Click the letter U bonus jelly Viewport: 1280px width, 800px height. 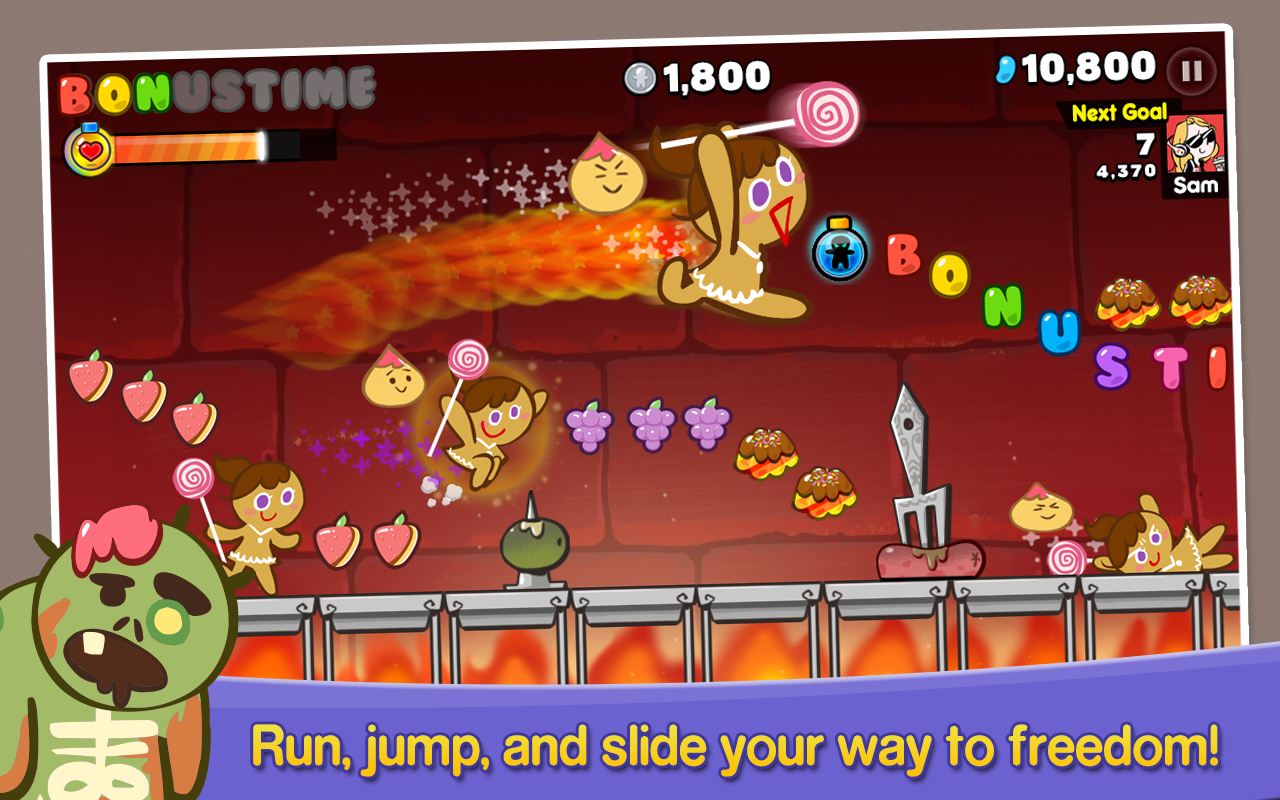pyautogui.click(x=1057, y=333)
